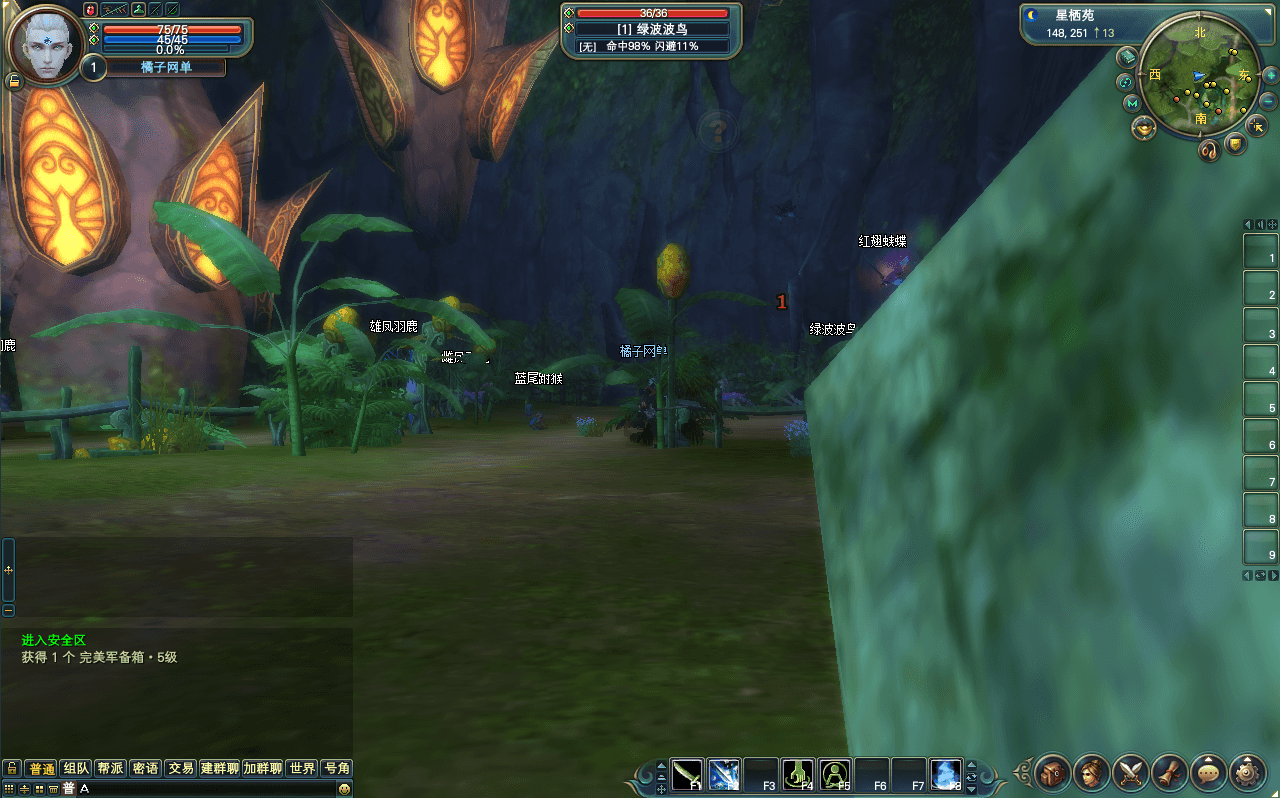Zoom in the minimap with plus button
Viewport: 1280px width, 798px height.
[x=1269, y=76]
